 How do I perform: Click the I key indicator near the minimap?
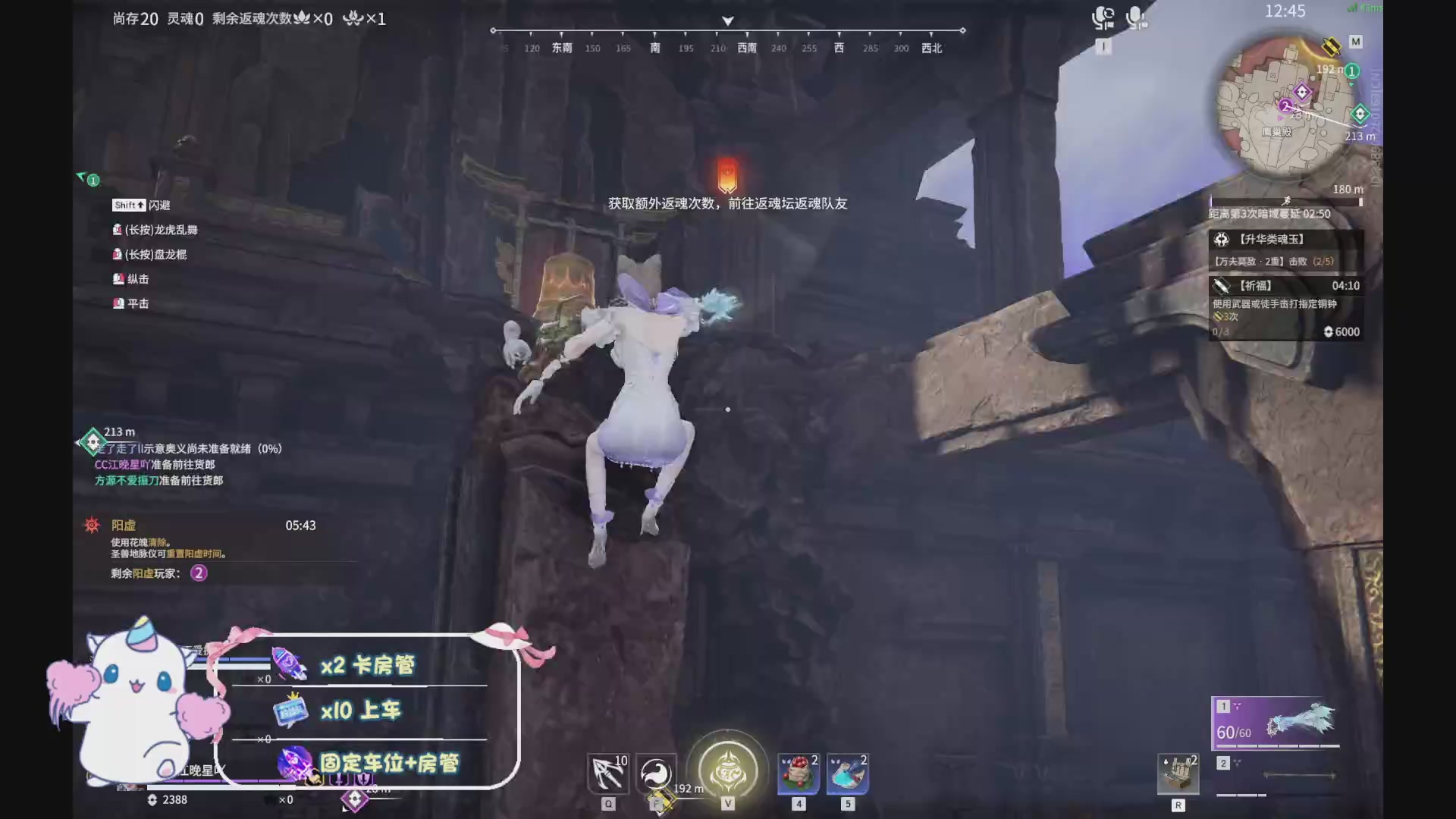(1104, 45)
